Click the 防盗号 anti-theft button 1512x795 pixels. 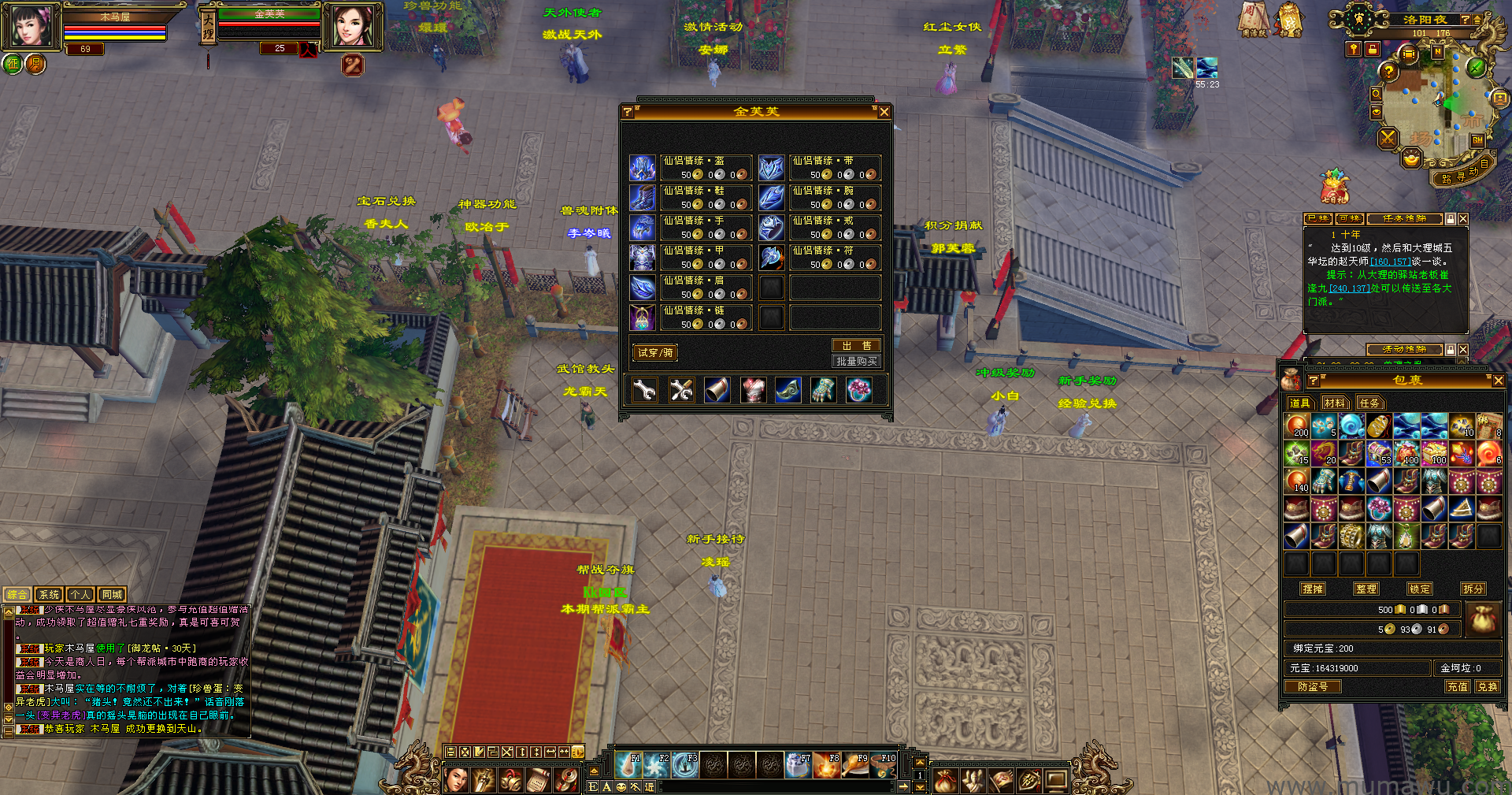click(x=1313, y=687)
